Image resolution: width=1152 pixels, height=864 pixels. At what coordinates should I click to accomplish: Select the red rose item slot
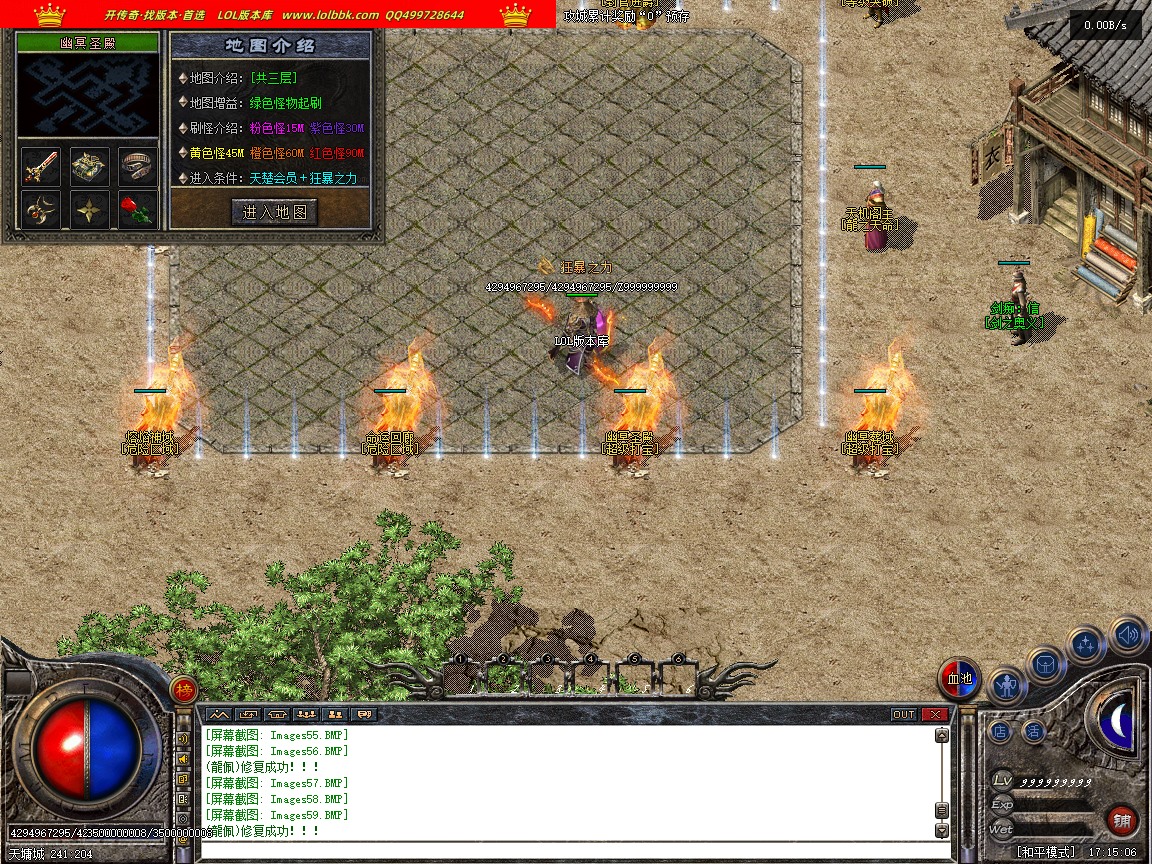(x=138, y=210)
